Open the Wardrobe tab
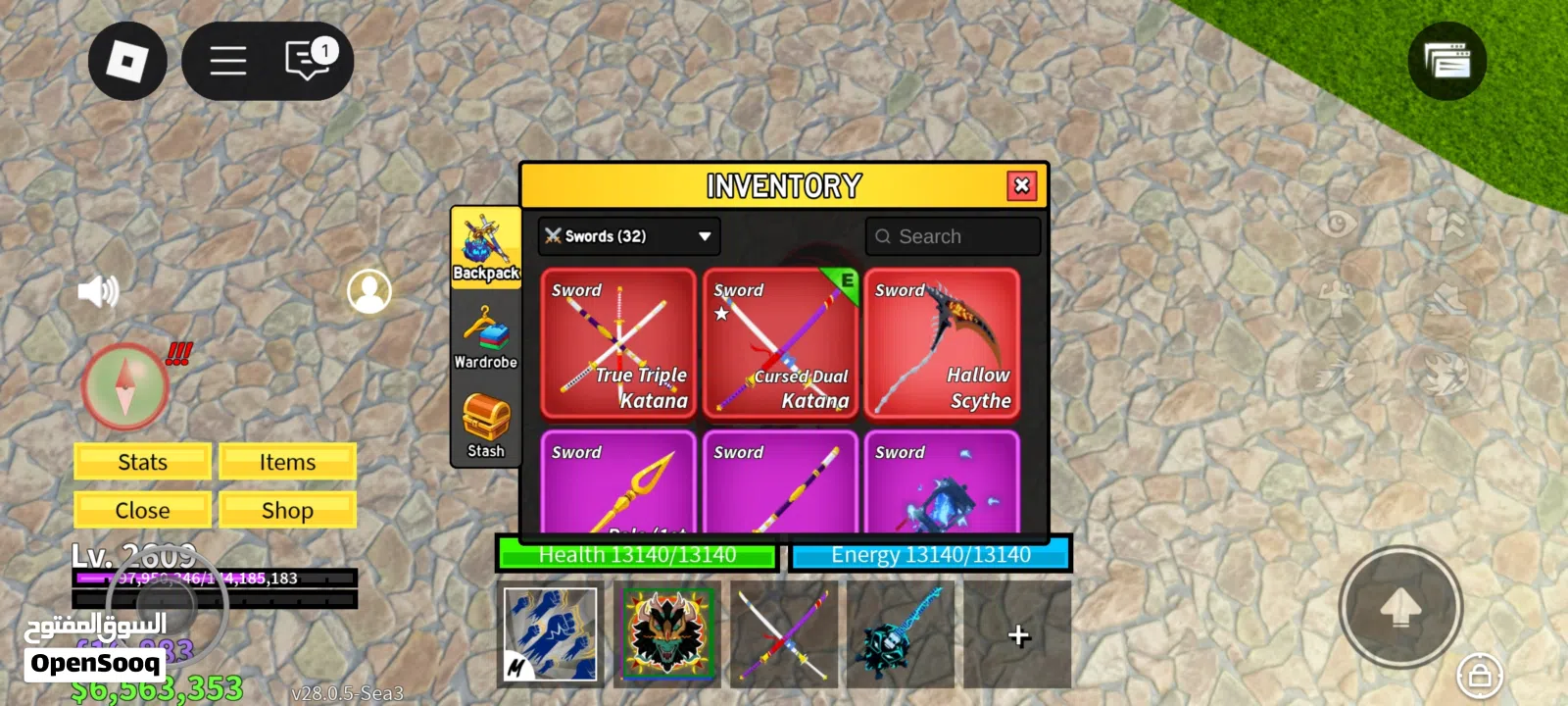Viewport: 1568px width, 706px height. 485,337
